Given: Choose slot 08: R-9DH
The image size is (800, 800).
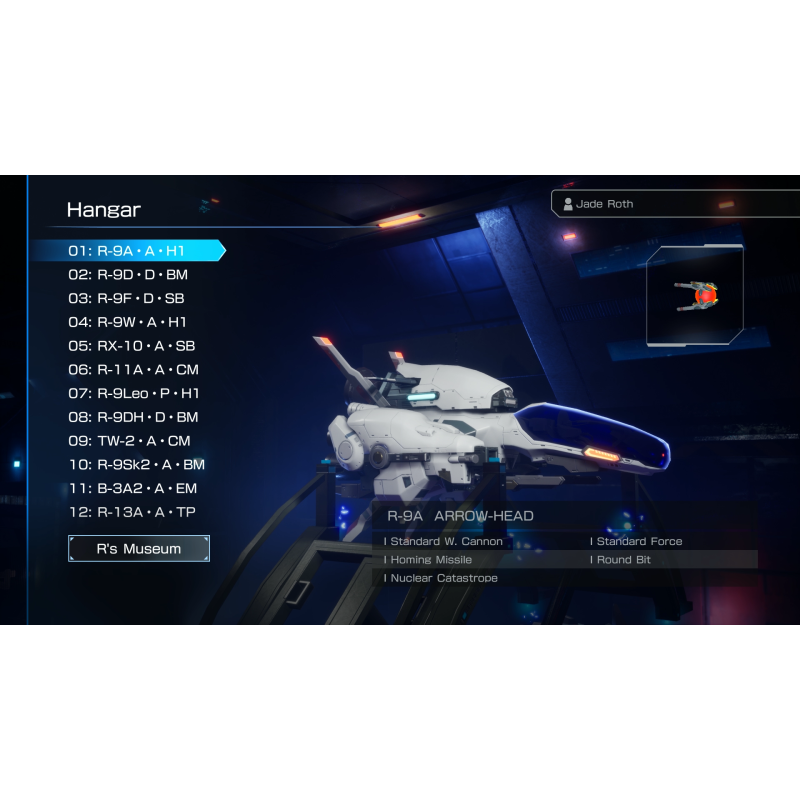Looking at the screenshot, I should (133, 417).
